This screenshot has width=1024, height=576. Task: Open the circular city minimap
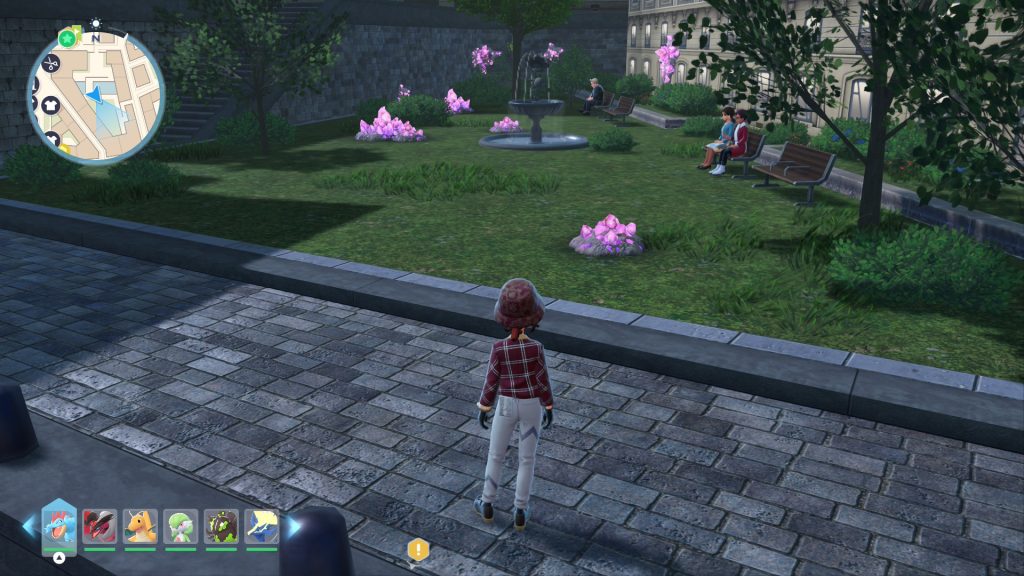coord(96,96)
